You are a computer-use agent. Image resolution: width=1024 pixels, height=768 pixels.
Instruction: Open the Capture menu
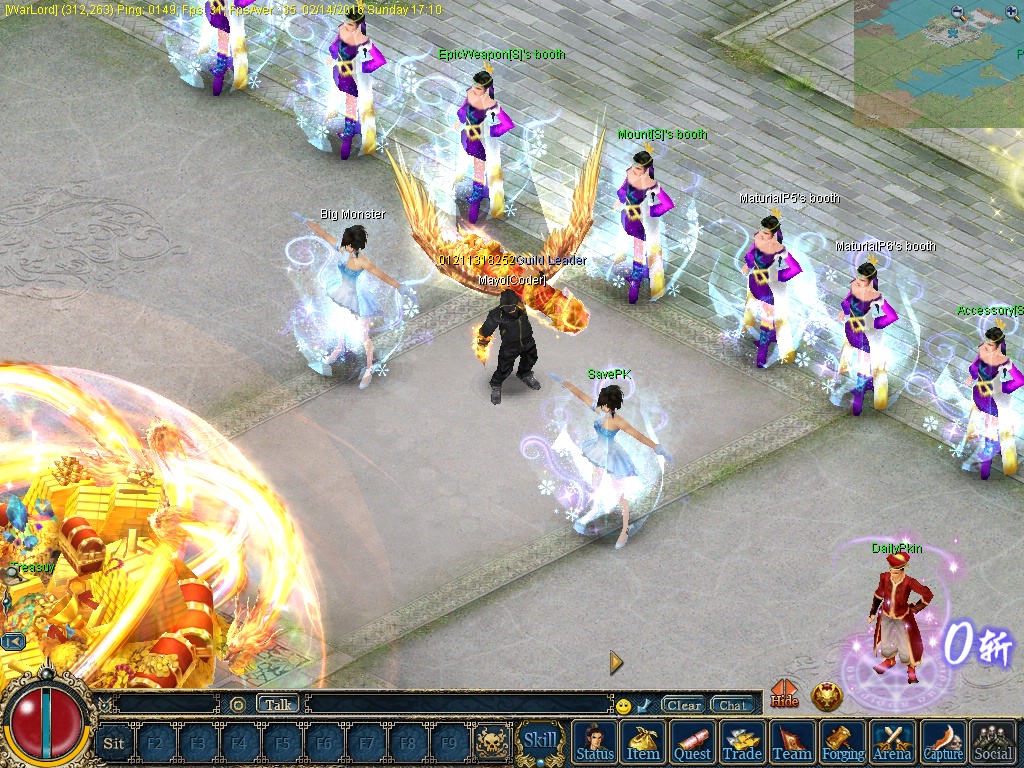943,742
